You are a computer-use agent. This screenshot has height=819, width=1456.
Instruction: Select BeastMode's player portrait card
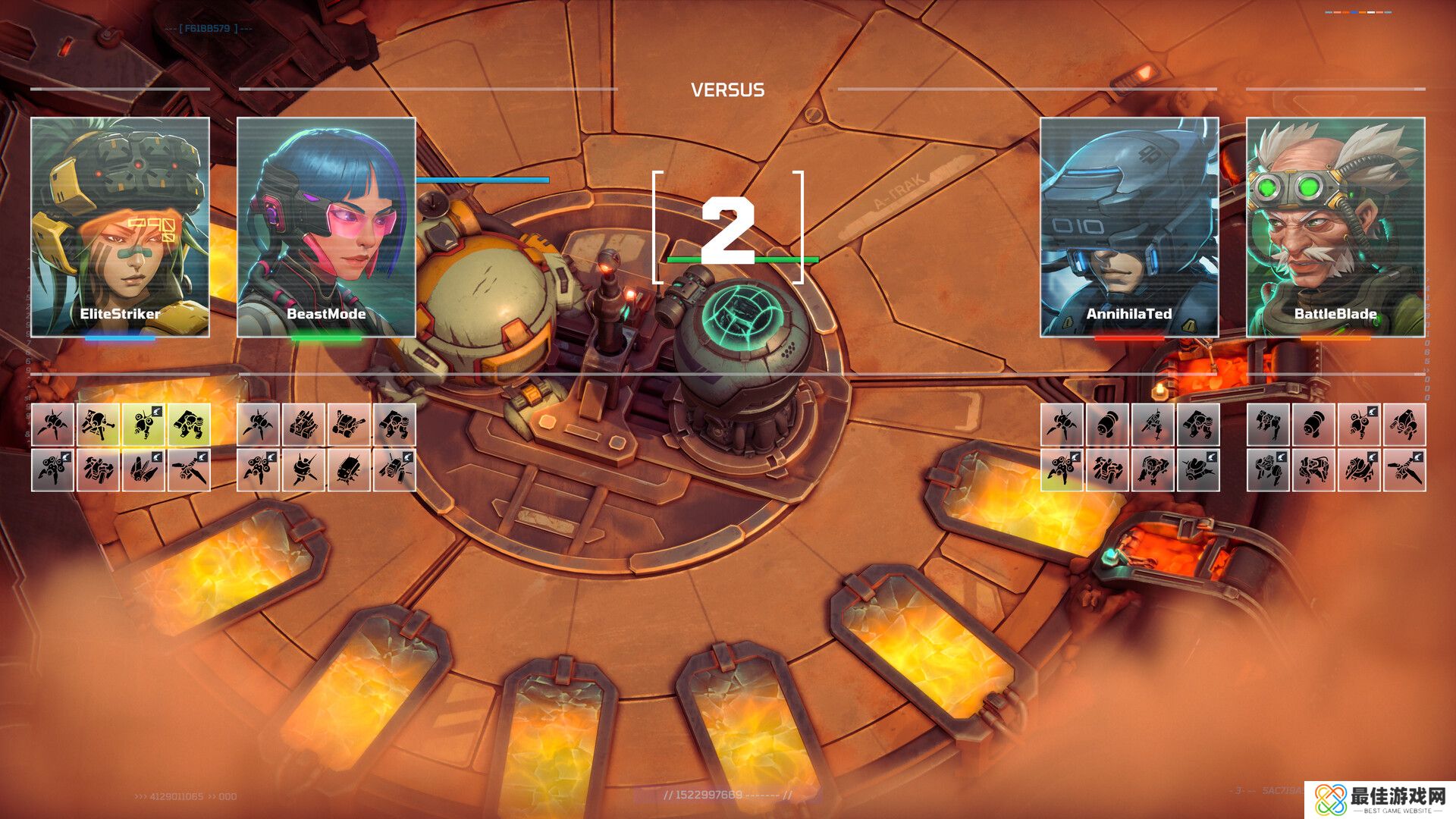326,227
